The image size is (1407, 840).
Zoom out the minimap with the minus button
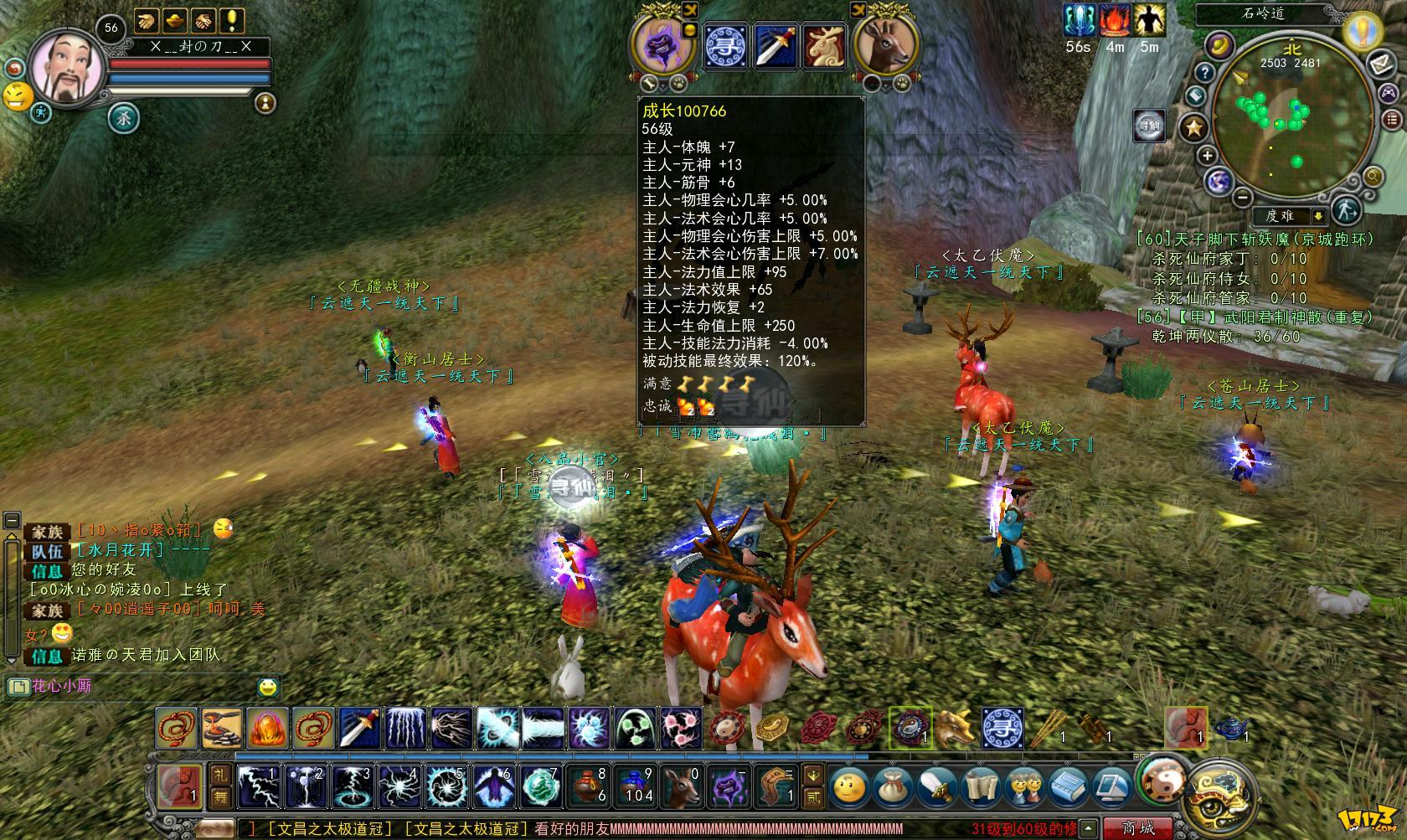click(1243, 197)
